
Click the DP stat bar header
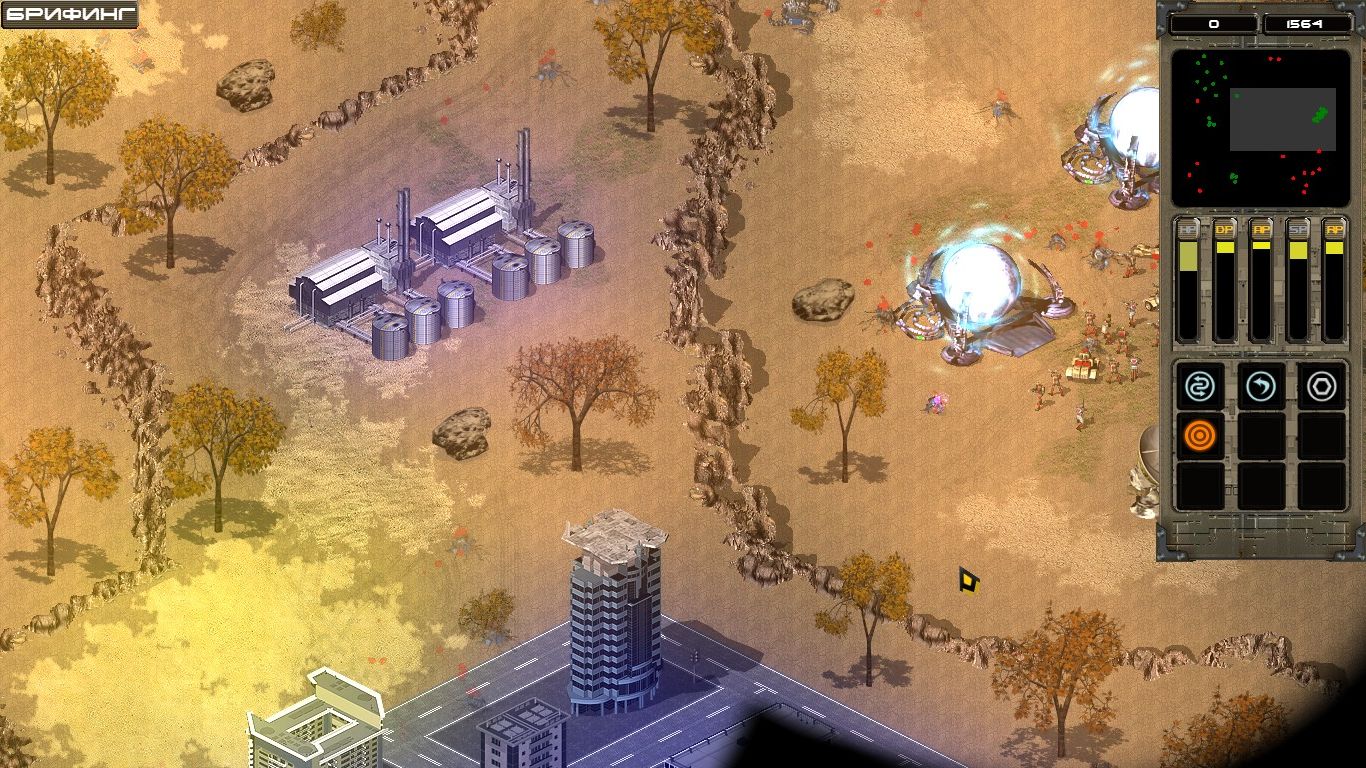(1223, 229)
